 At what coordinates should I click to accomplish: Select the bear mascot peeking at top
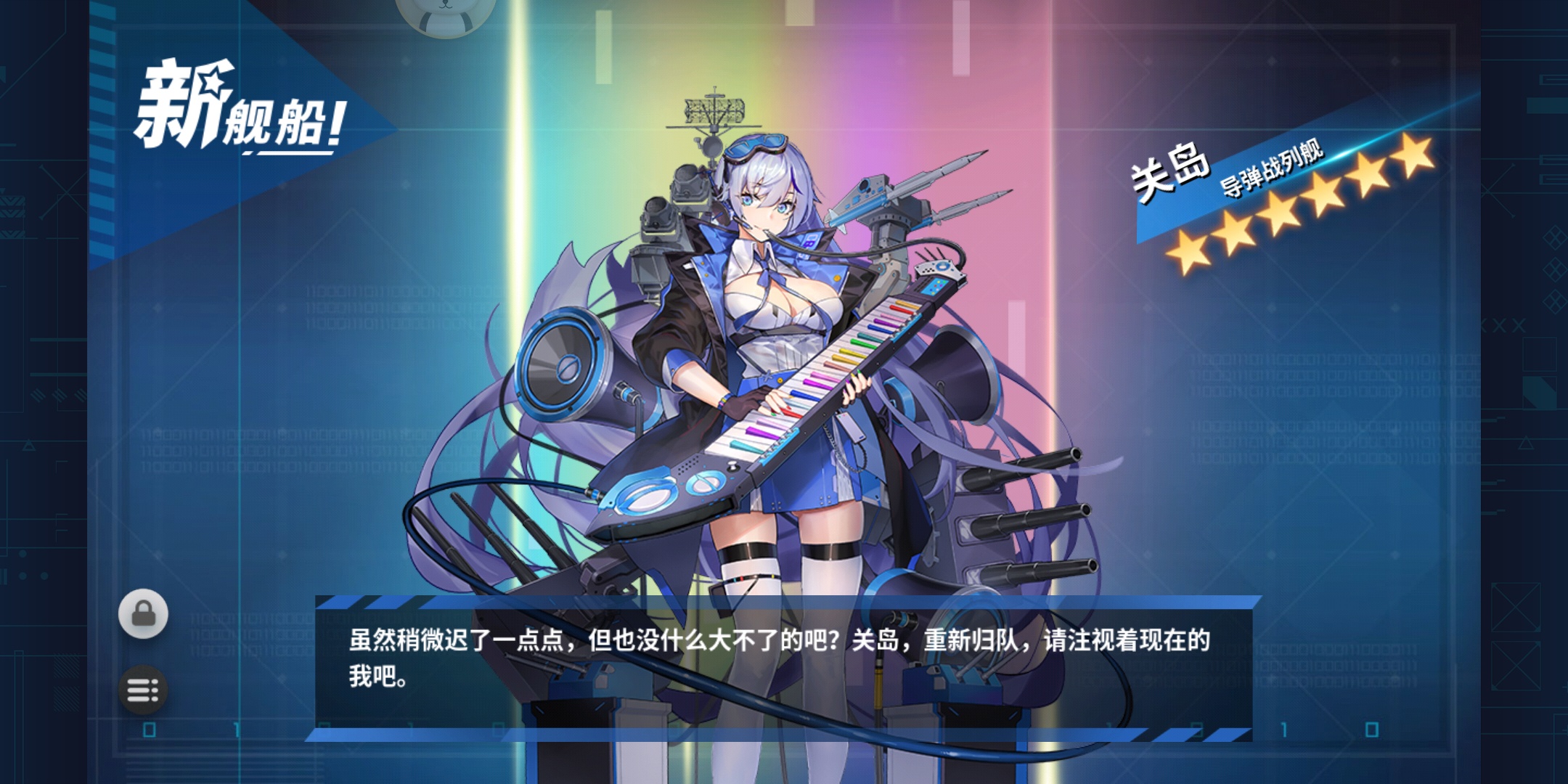(x=446, y=15)
